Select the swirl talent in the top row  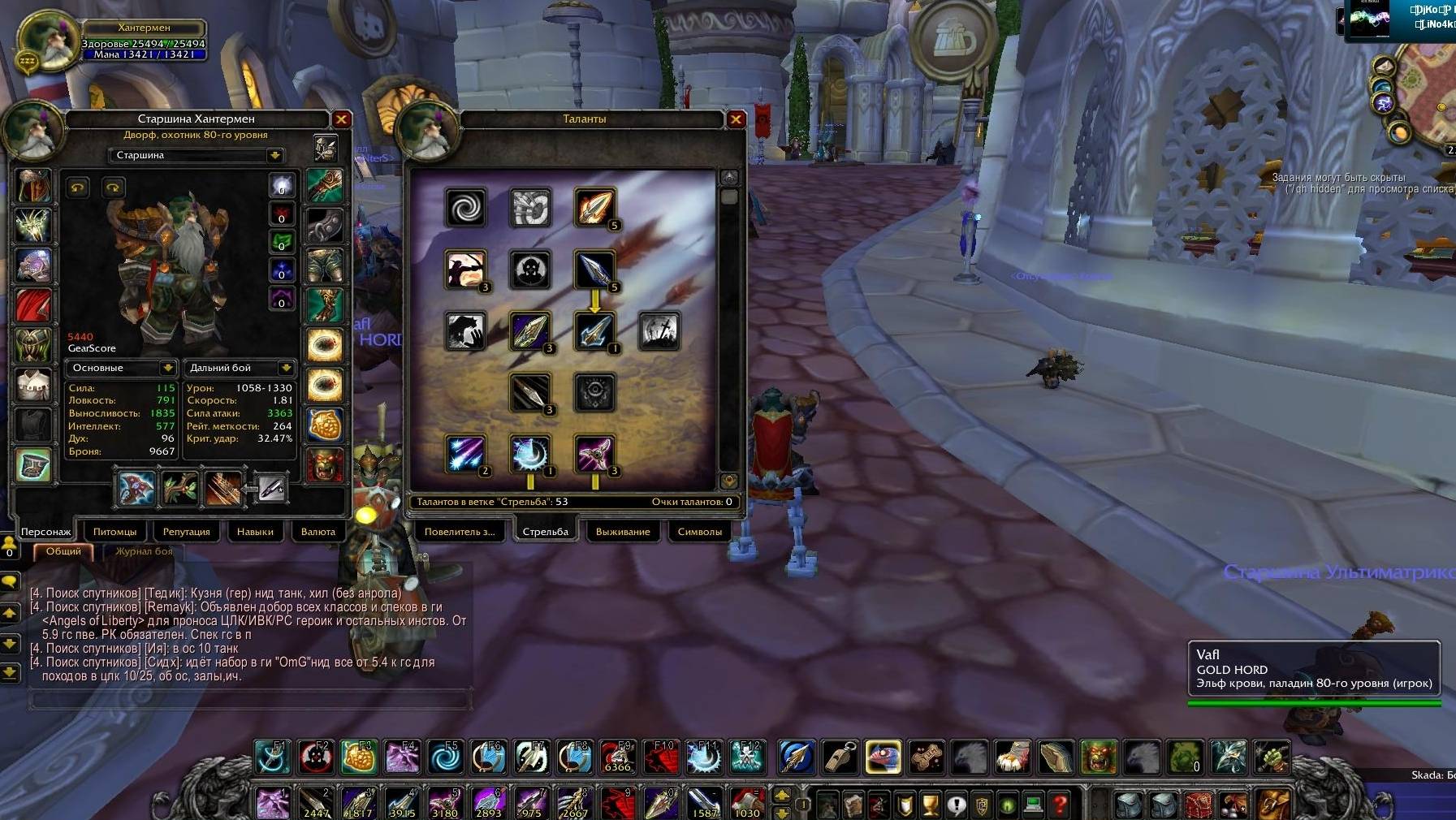click(x=466, y=208)
